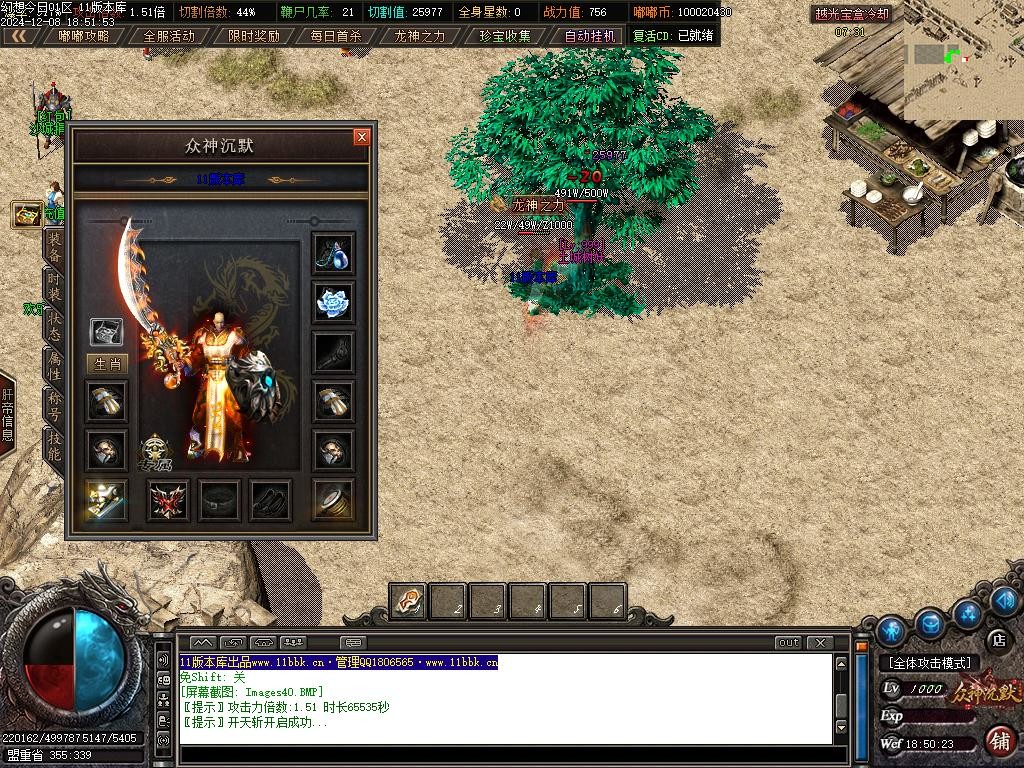The height and width of the screenshot is (768, 1024).
Task: Select the blue rose equipment slot
Action: [x=332, y=302]
